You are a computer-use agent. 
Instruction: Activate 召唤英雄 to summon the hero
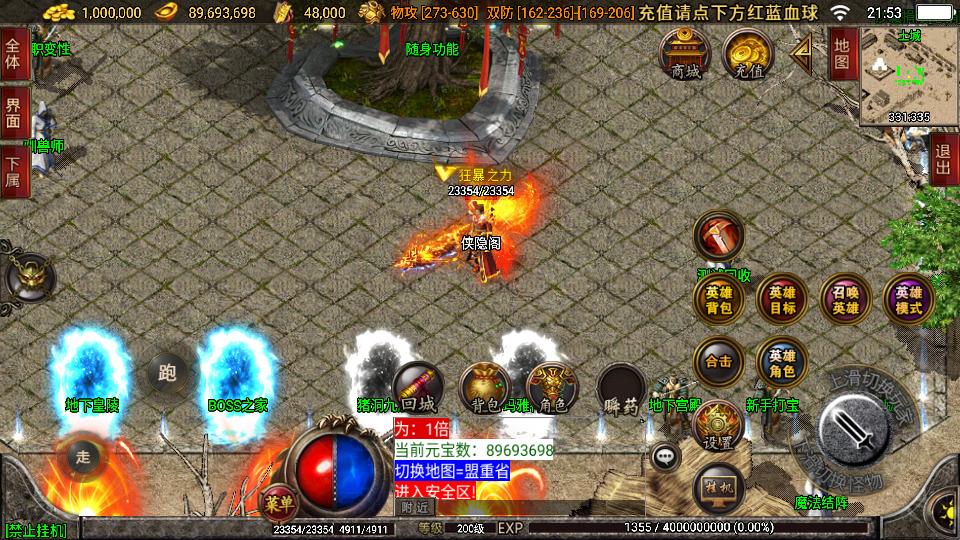tap(846, 300)
